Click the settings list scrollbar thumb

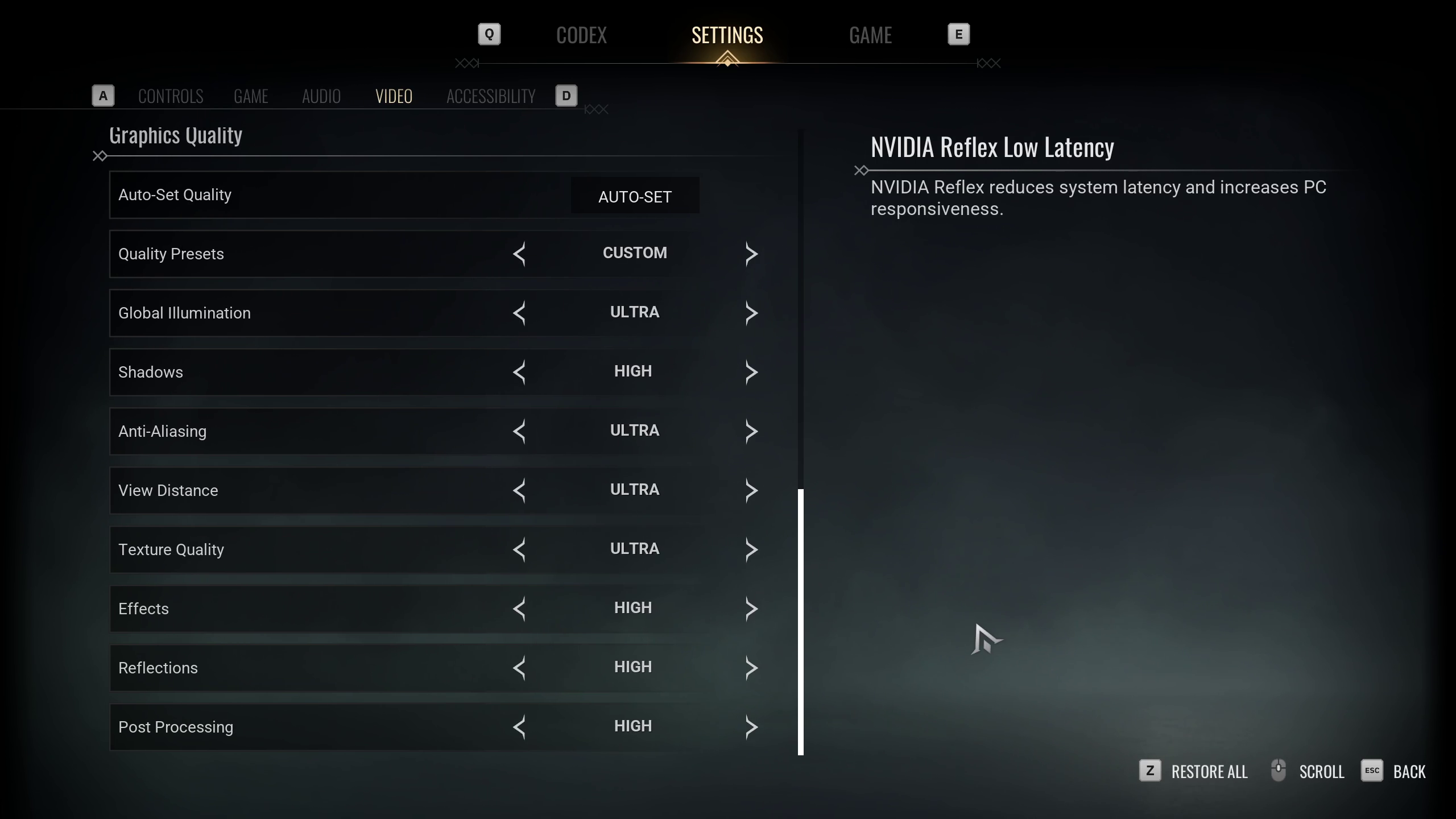pos(801,621)
